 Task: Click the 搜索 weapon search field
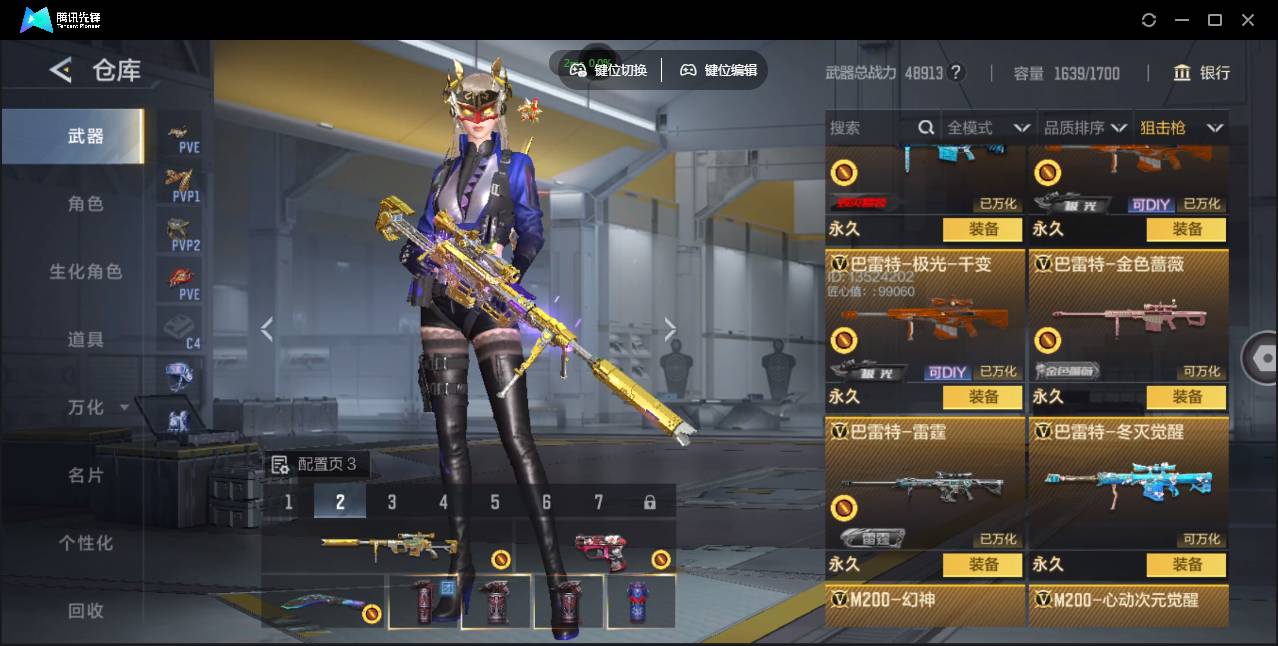(x=870, y=128)
